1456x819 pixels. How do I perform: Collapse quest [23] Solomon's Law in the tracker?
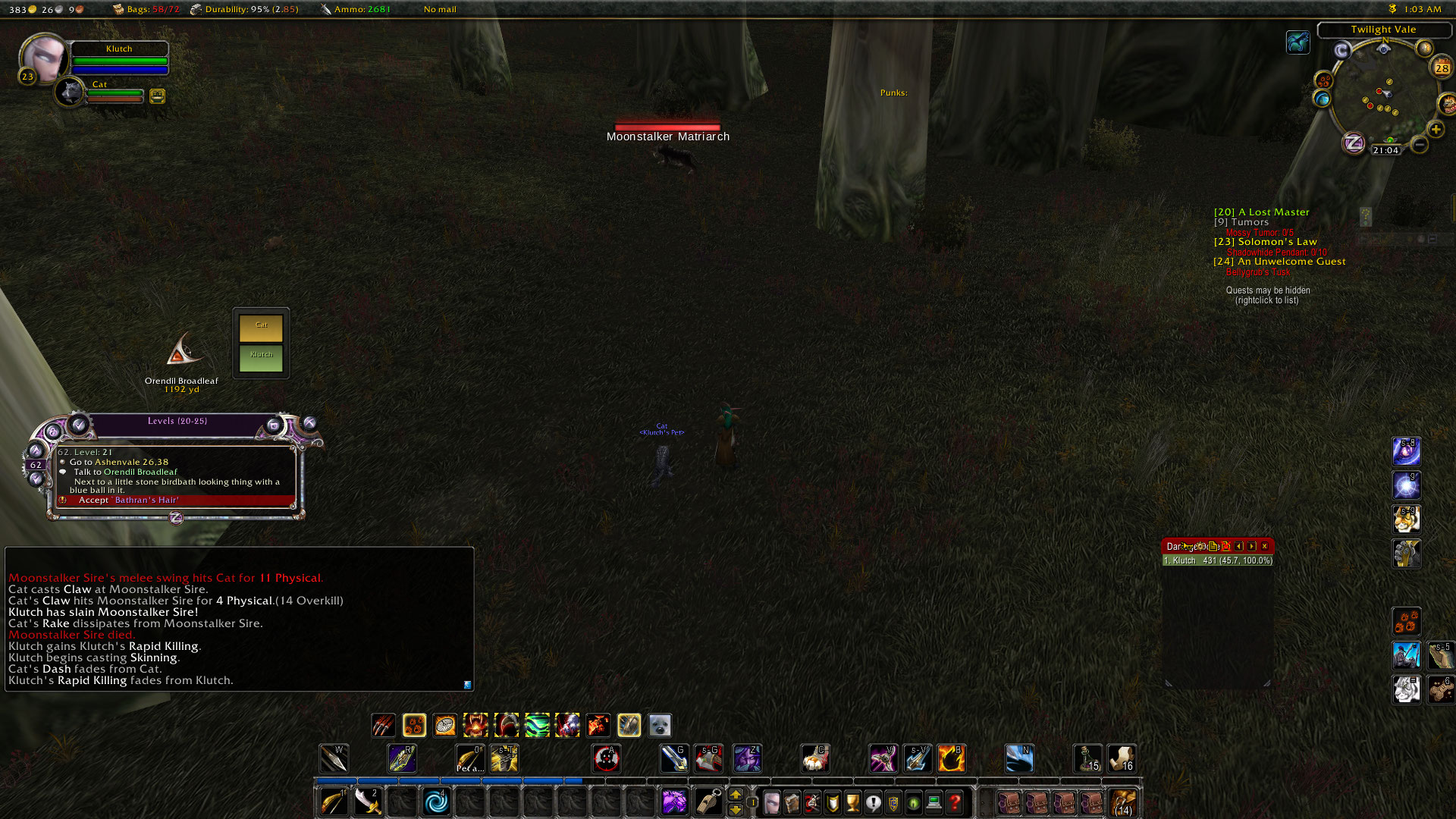(1266, 241)
